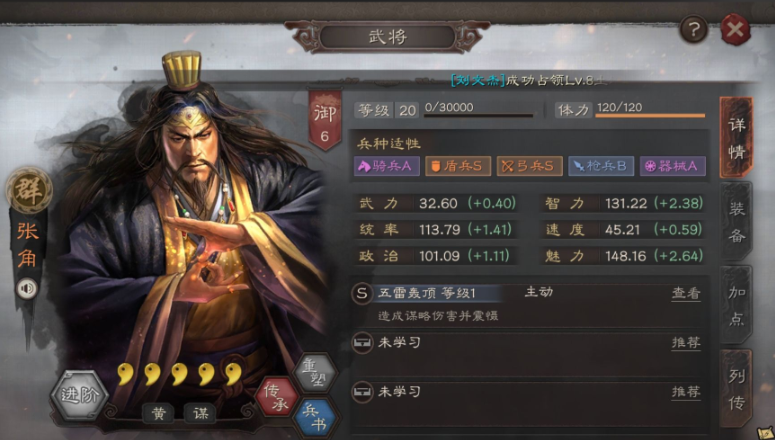
Task: Play Zhang Jiao's voice with speaker icon
Action: (27, 288)
